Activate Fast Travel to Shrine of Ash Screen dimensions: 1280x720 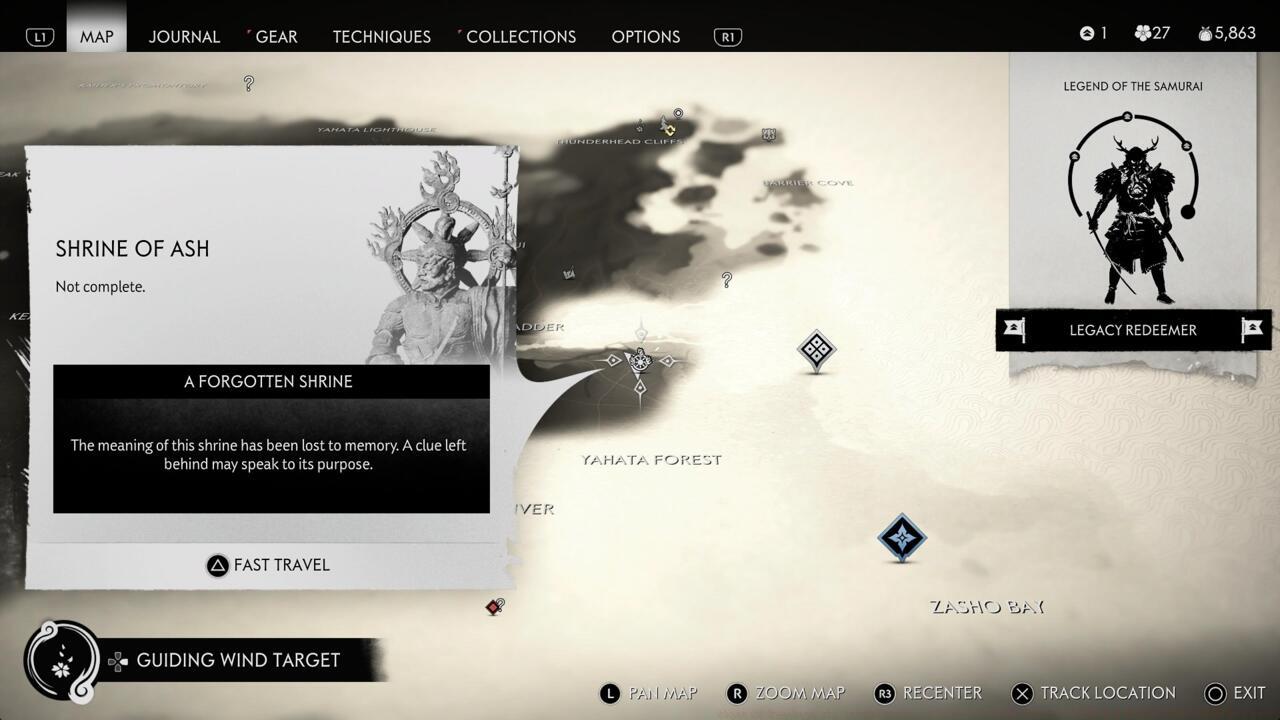pyautogui.click(x=268, y=565)
